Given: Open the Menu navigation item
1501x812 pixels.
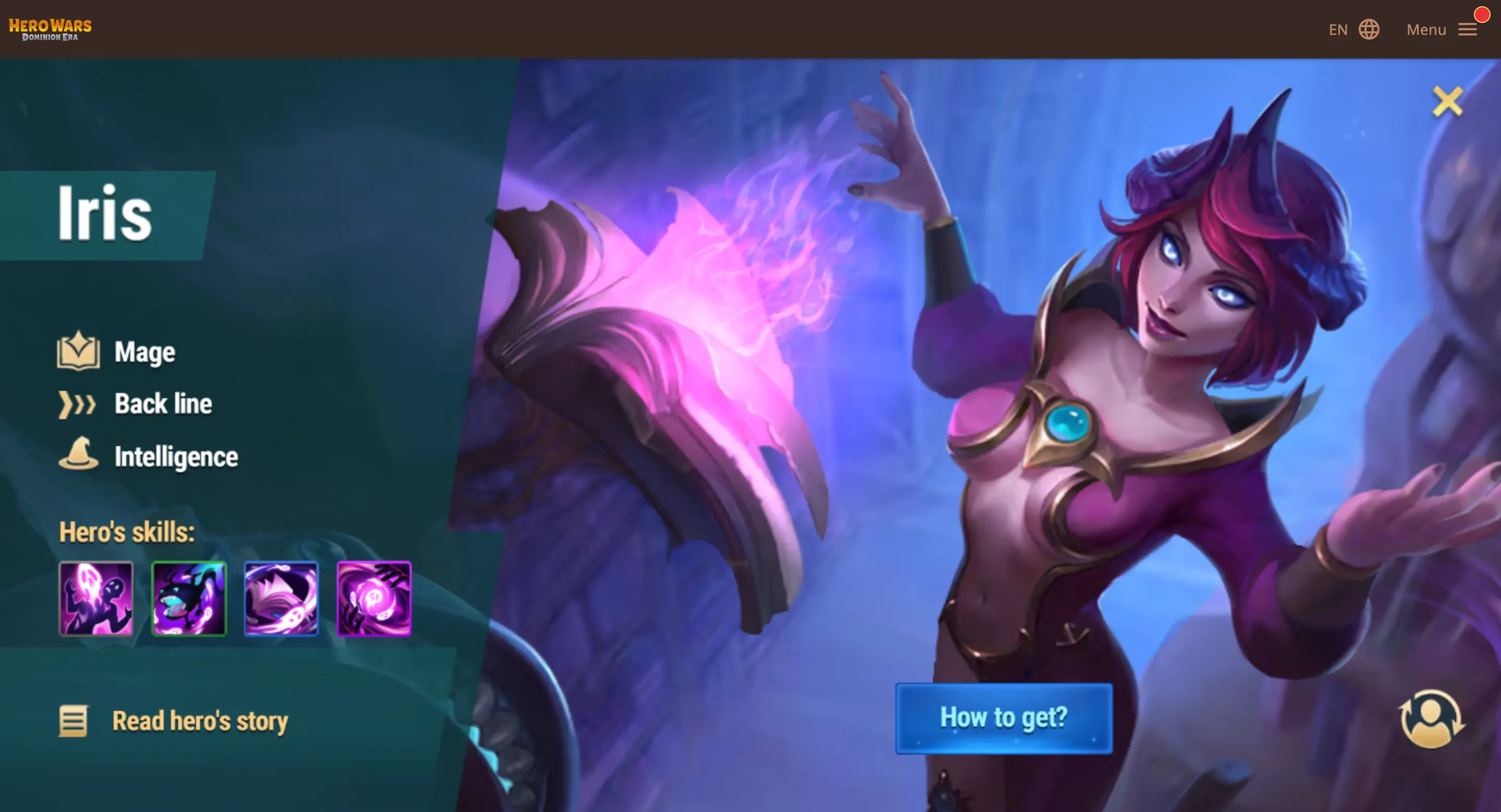Looking at the screenshot, I should click(x=1426, y=29).
